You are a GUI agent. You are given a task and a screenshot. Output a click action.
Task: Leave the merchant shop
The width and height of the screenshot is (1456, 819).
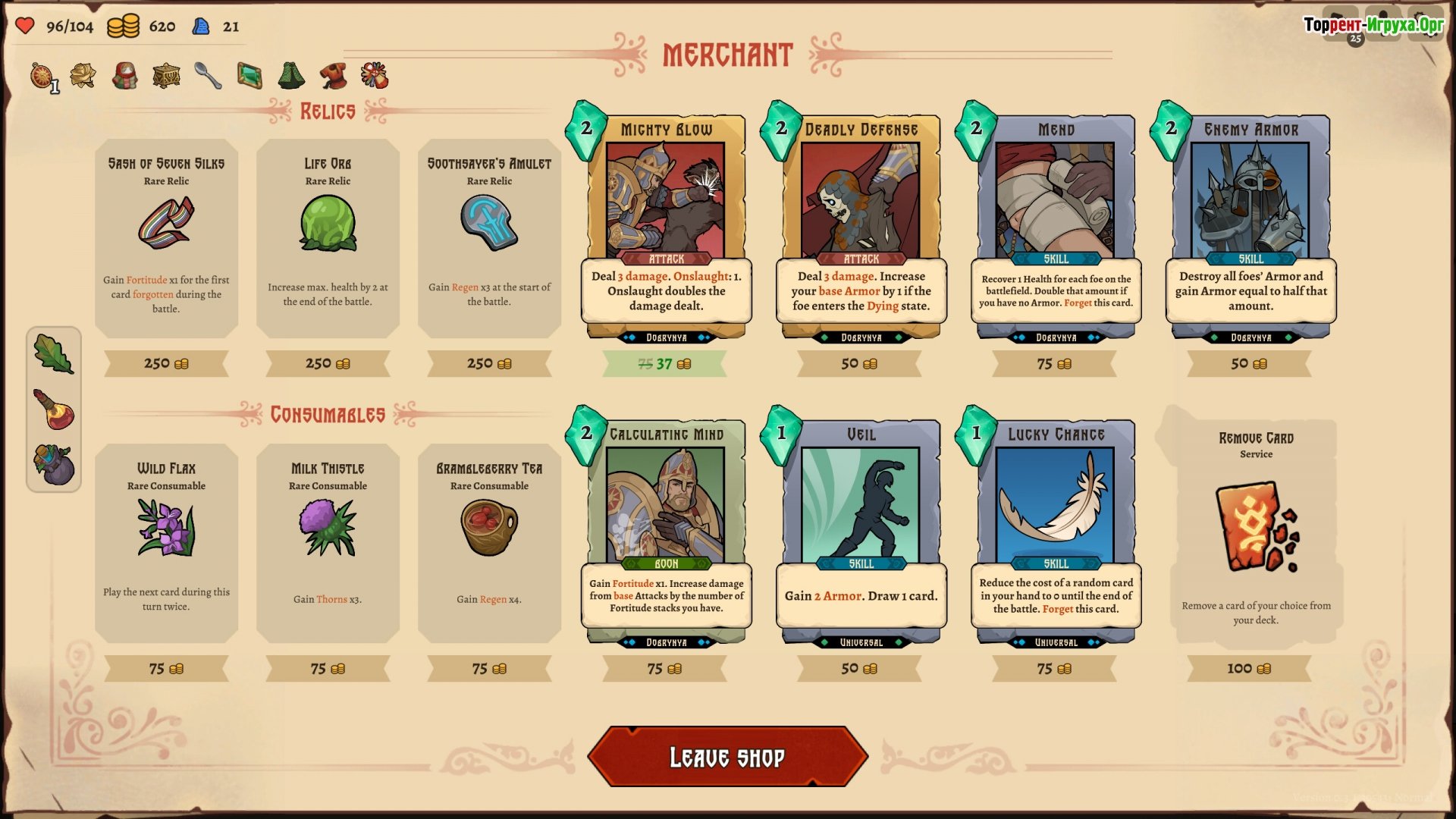tap(727, 757)
